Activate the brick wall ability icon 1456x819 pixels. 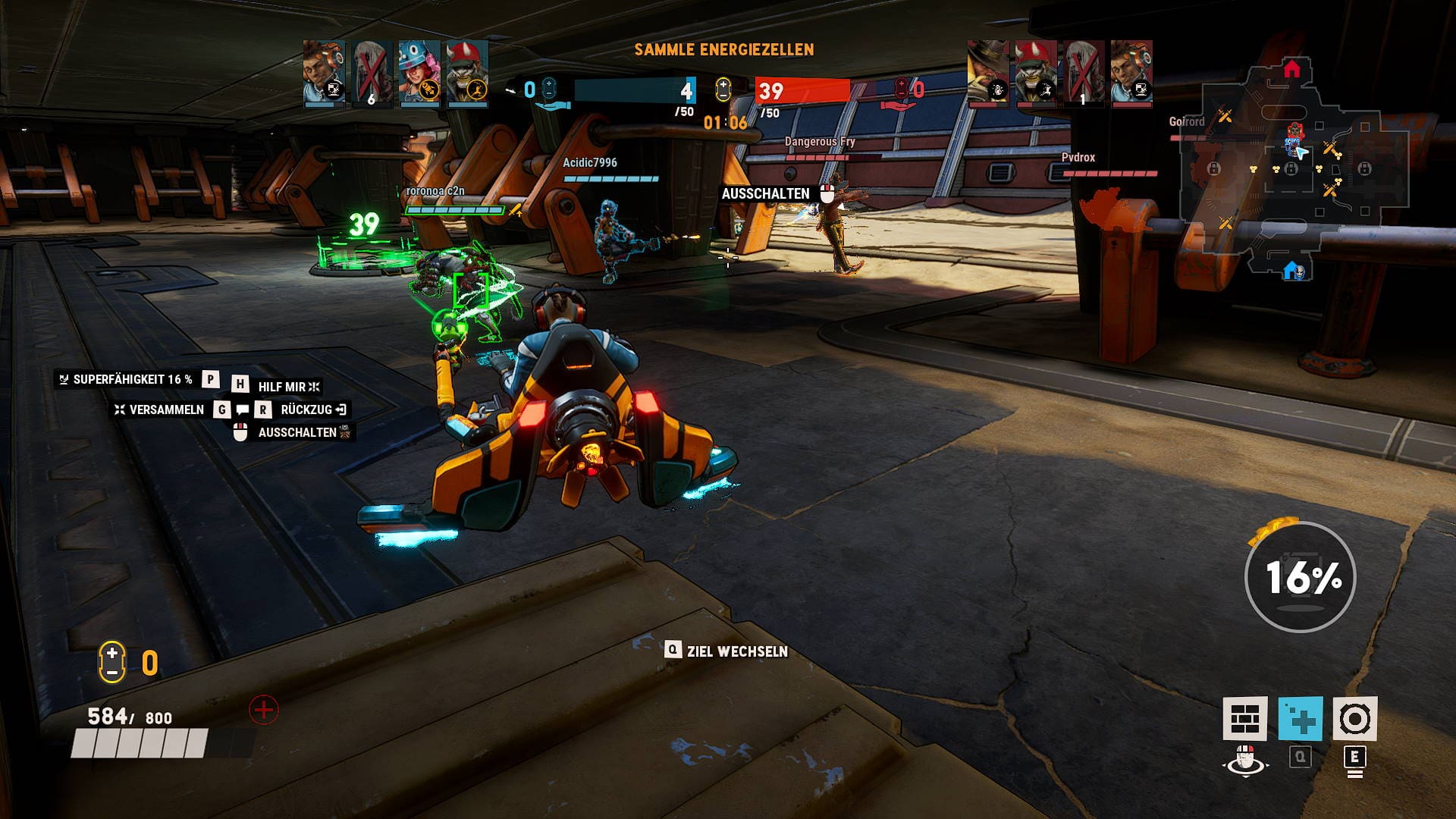[x=1244, y=718]
